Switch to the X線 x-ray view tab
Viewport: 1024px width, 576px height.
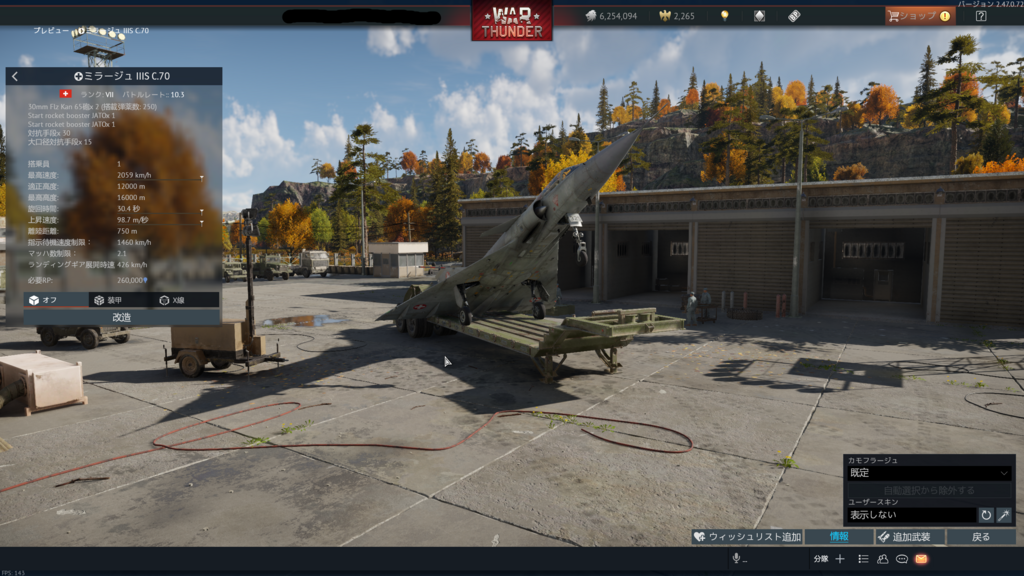171,300
